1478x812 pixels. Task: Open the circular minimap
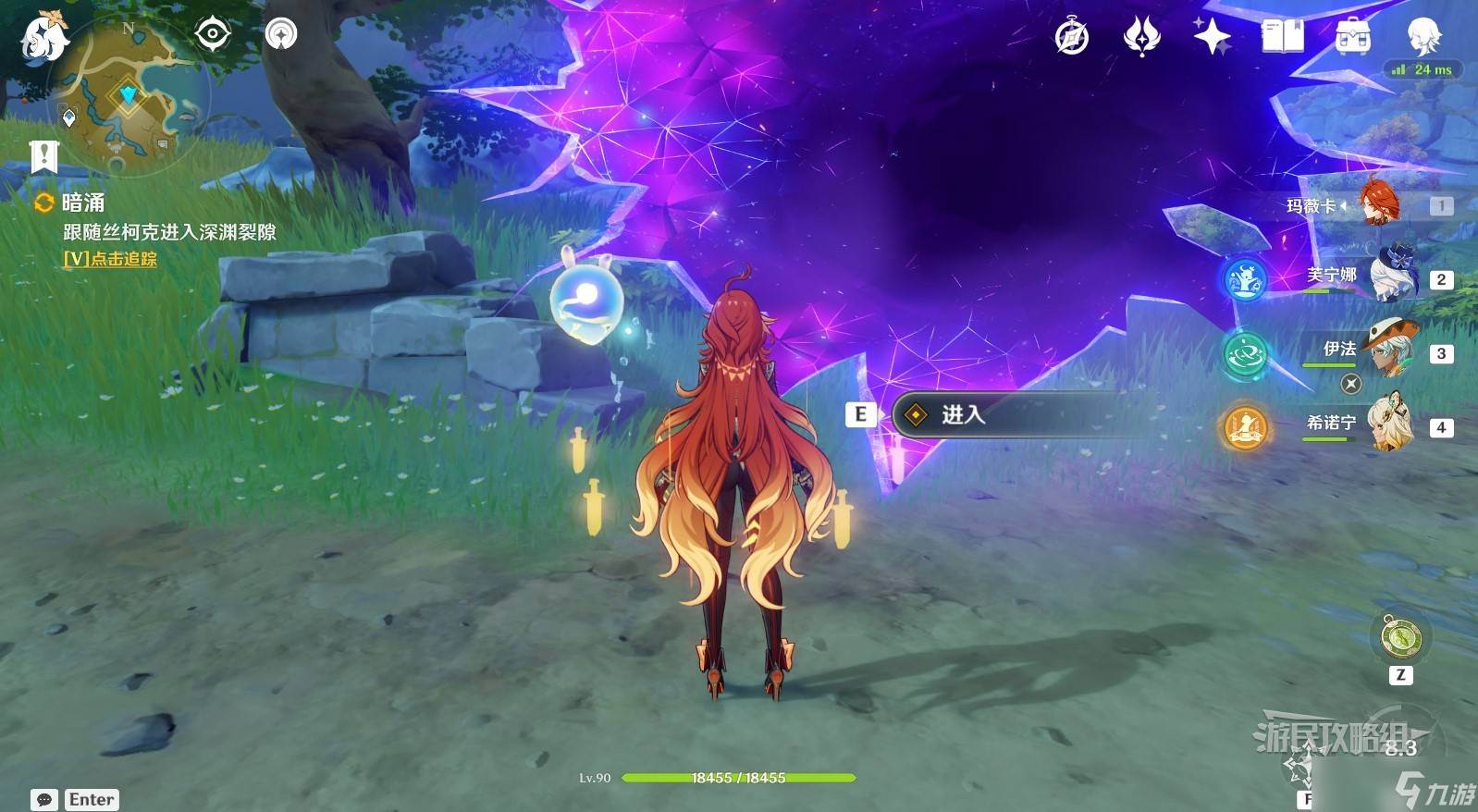[x=128, y=95]
